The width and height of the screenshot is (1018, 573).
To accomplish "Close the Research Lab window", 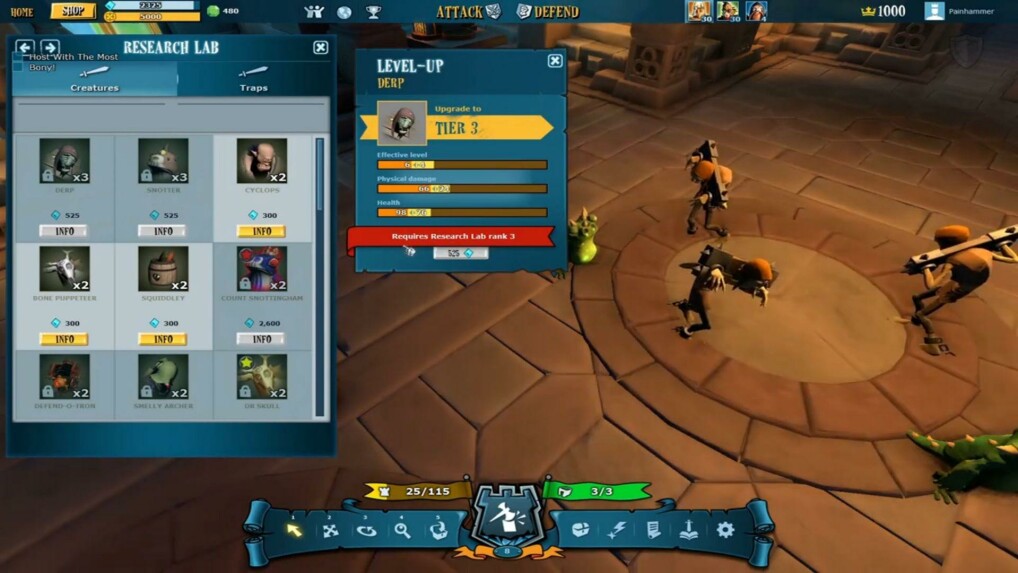I will click(x=320, y=47).
